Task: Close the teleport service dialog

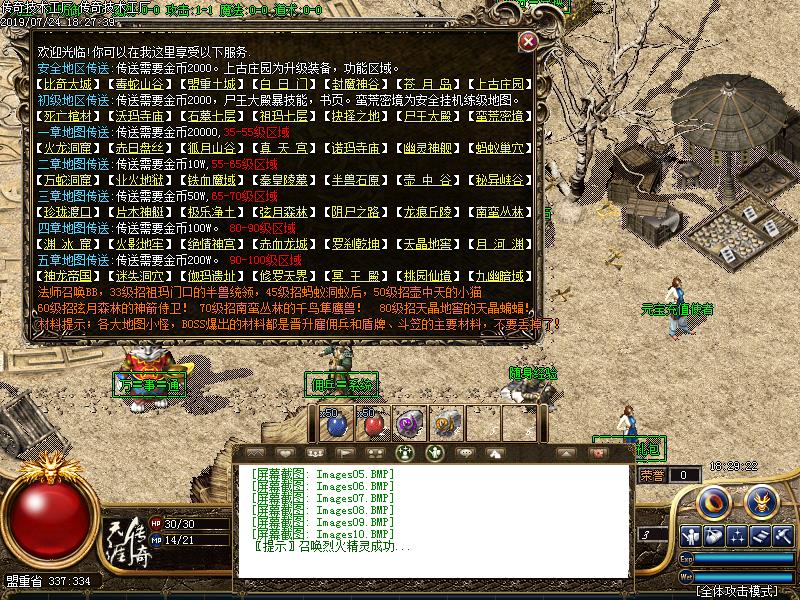Action: click(528, 42)
